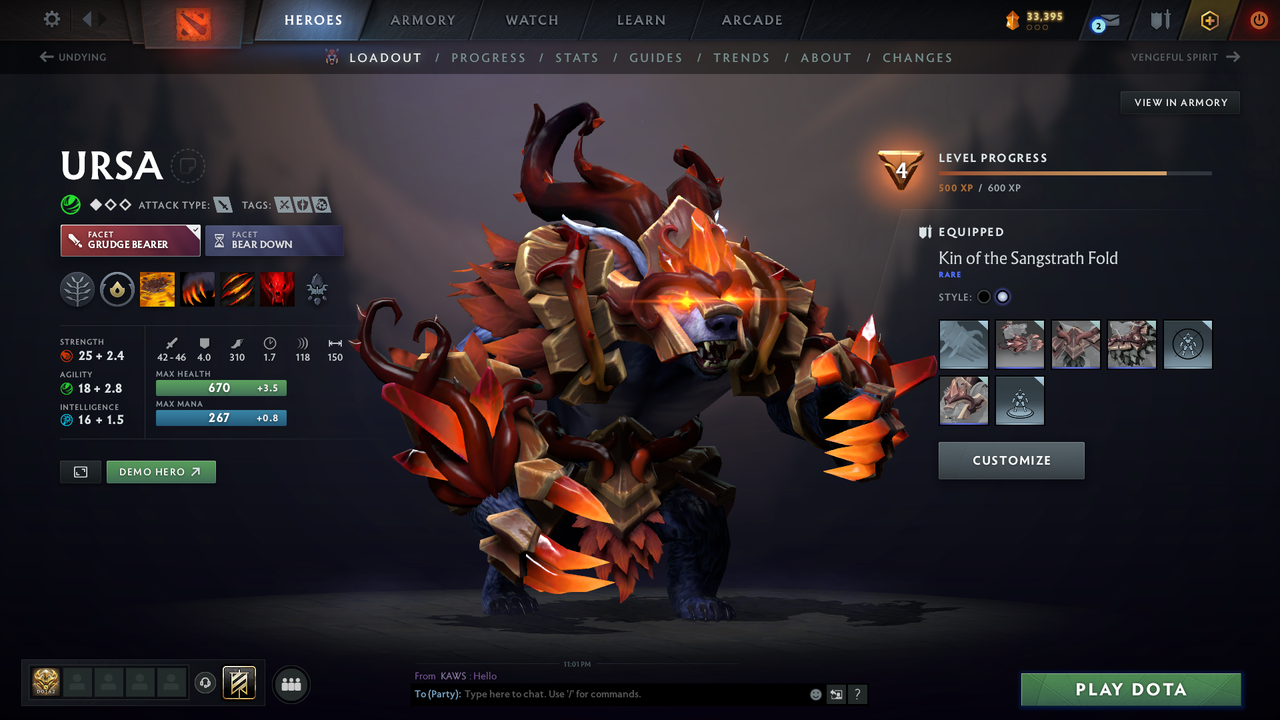Go back to Undying hero
The width and height of the screenshot is (1280, 720).
point(72,57)
